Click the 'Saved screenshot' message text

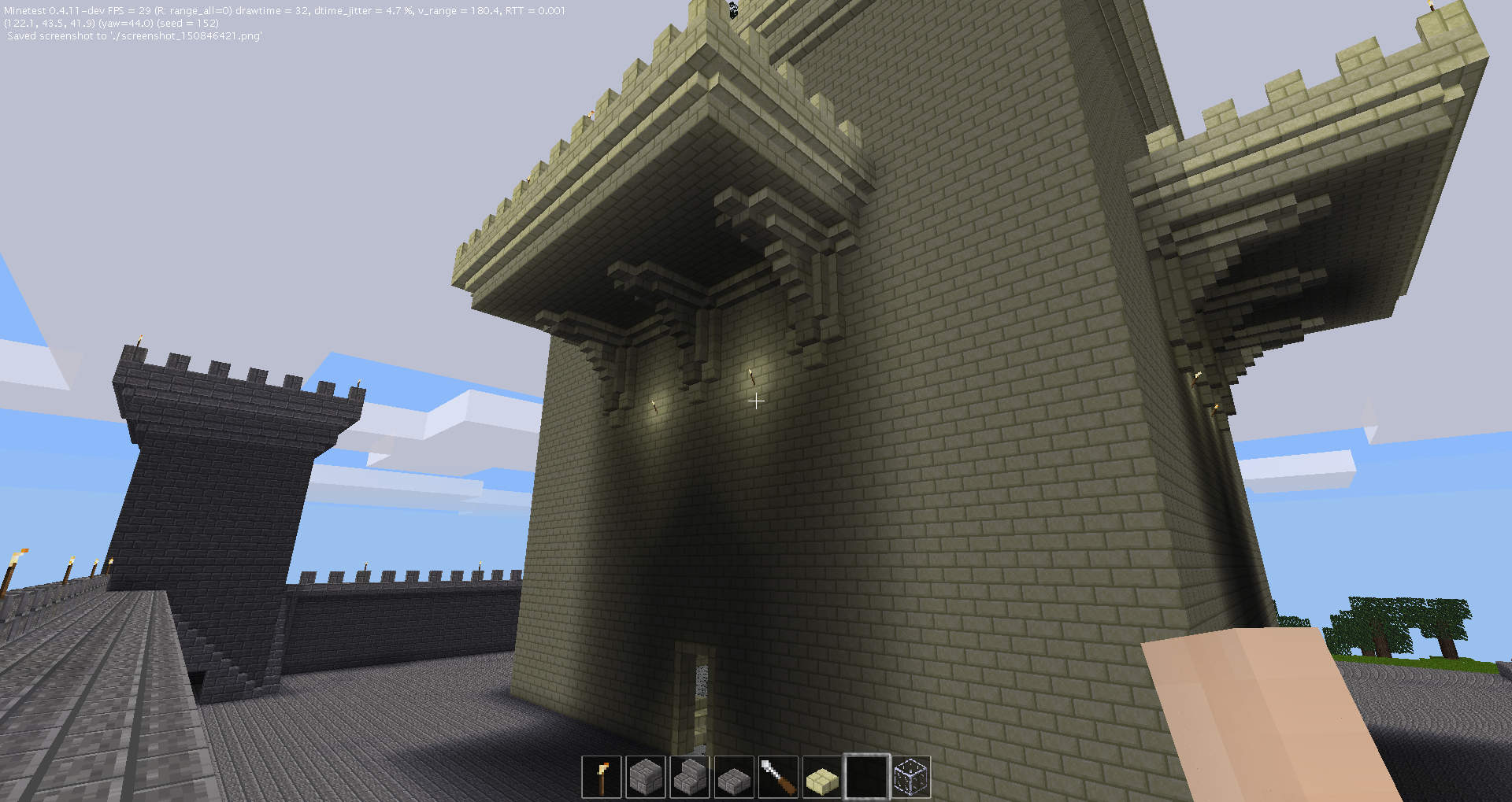pos(134,35)
